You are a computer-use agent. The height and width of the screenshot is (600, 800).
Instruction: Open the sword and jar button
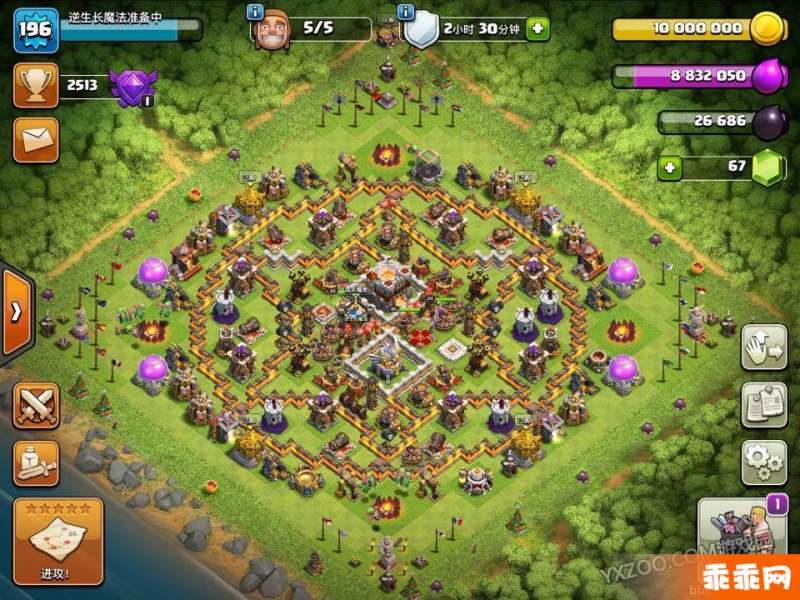tap(36, 462)
